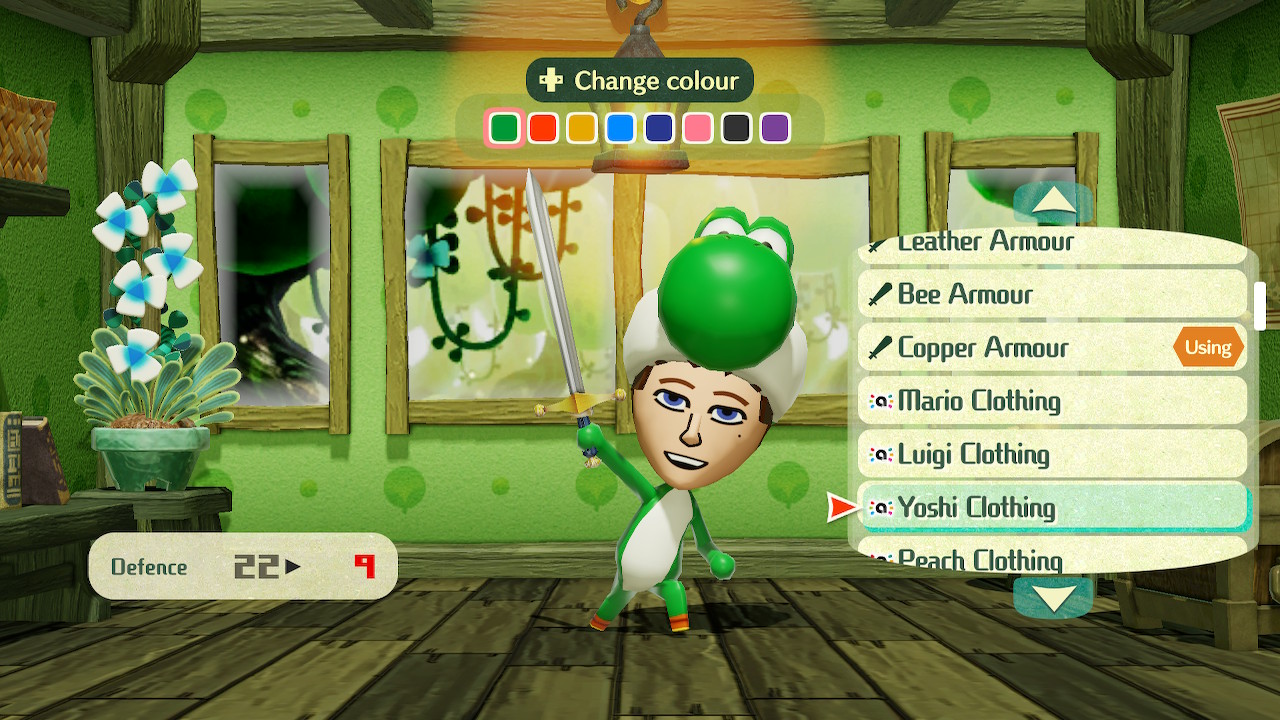
Task: Choose Yoshi Clothing in the list
Action: [x=1052, y=508]
